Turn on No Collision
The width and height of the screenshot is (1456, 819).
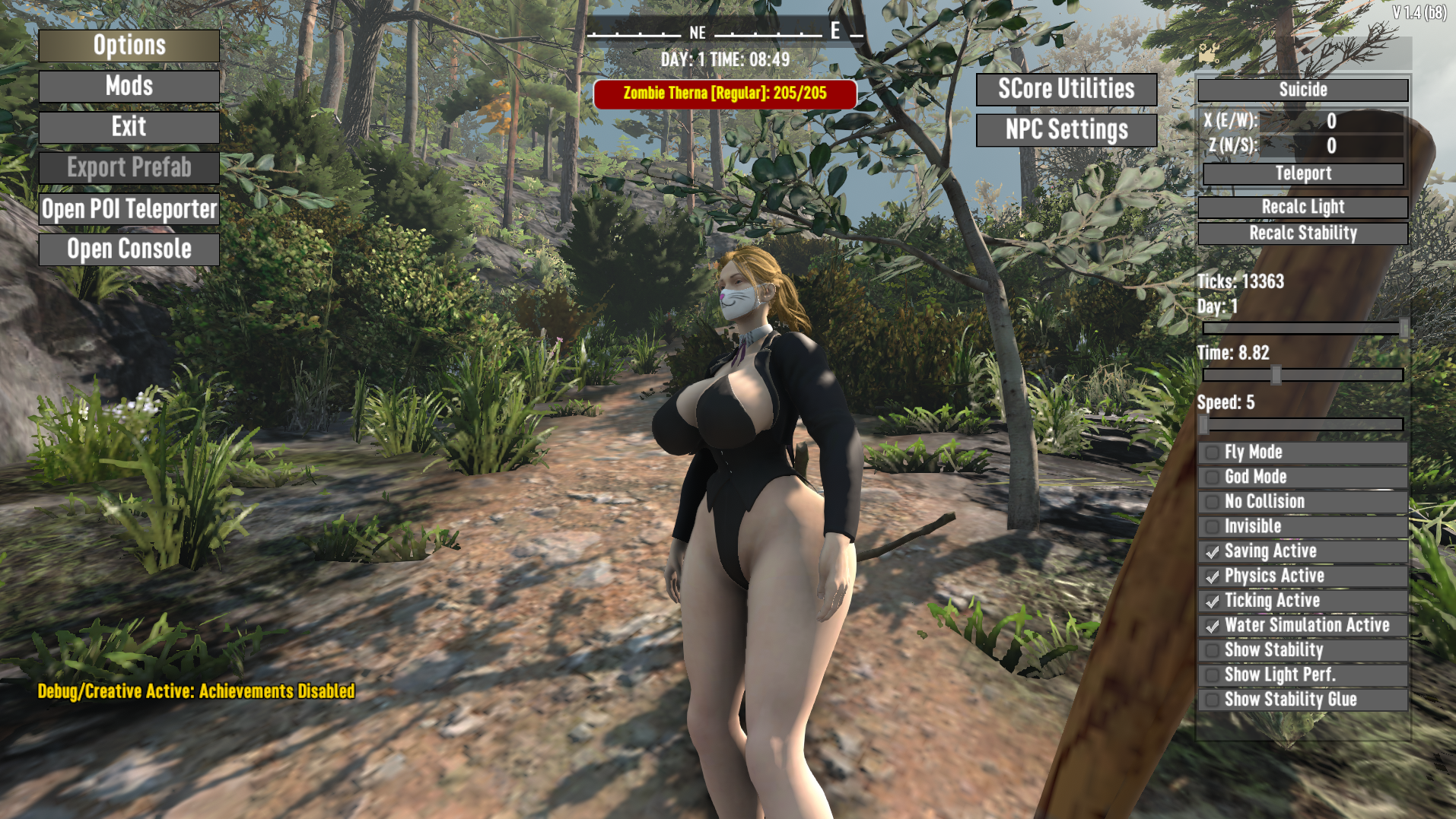coord(1213,502)
